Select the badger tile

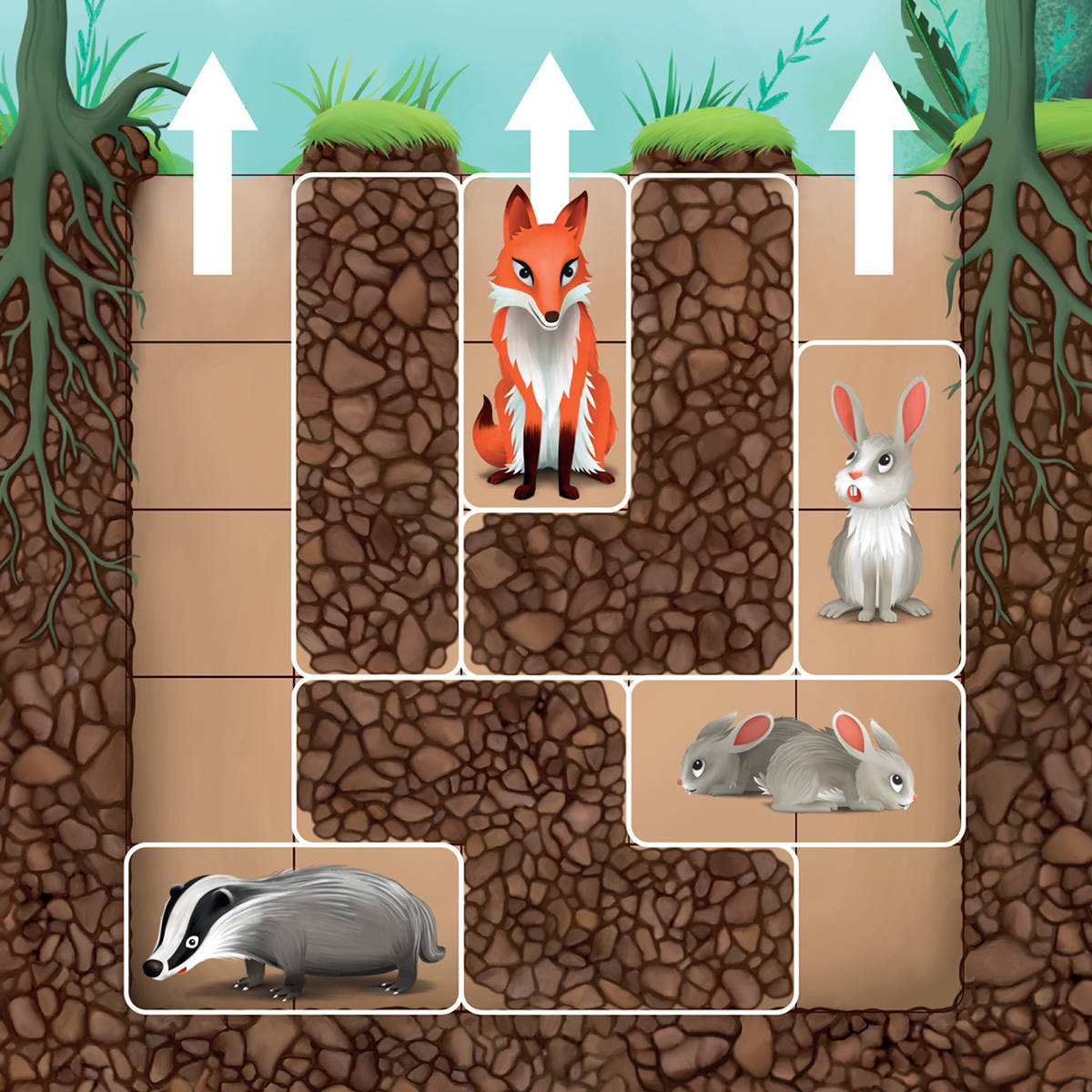pyautogui.click(x=293, y=928)
